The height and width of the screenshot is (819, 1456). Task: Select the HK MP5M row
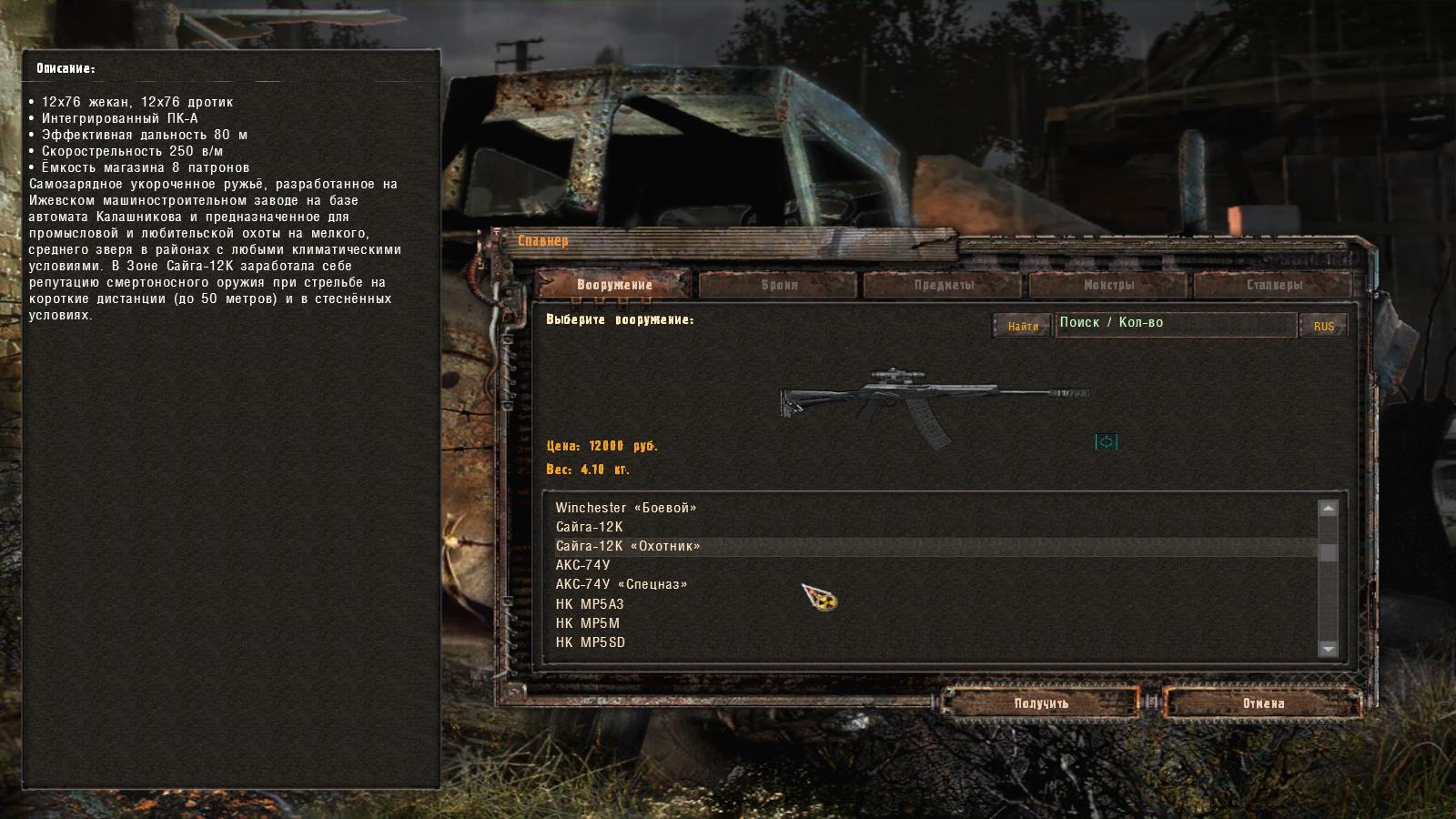tap(588, 623)
